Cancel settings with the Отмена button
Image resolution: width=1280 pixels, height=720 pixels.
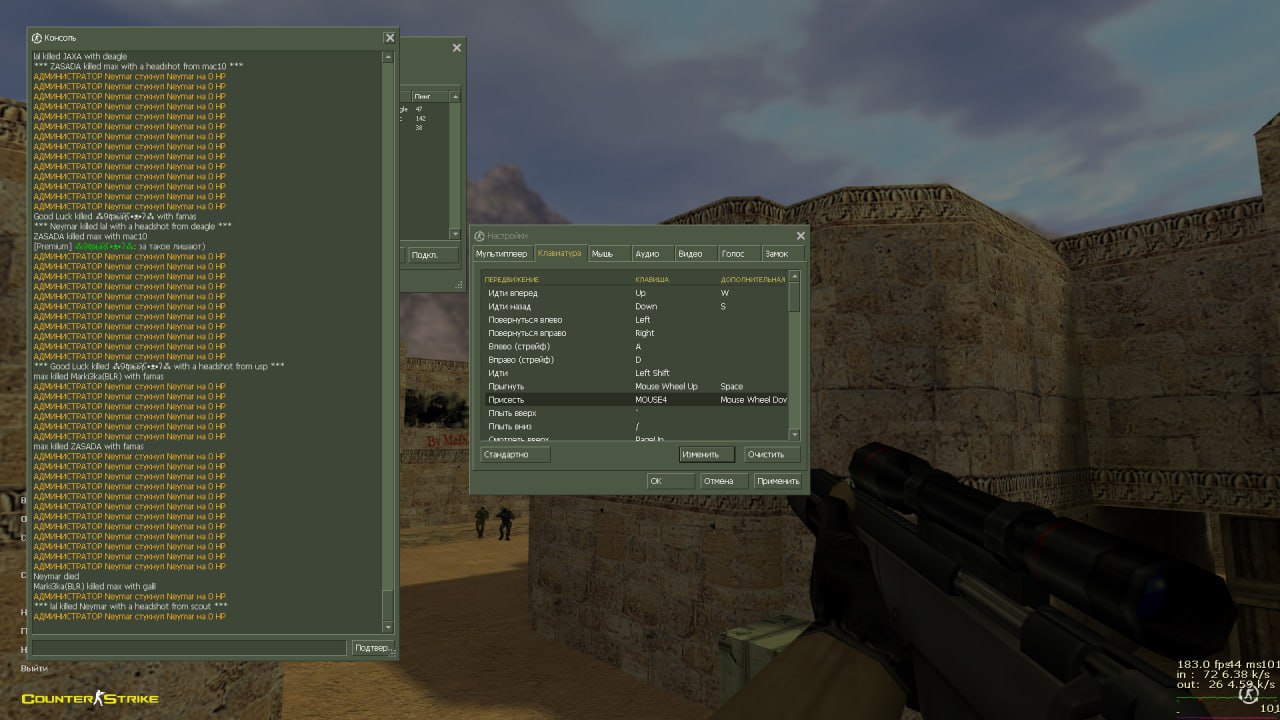[x=718, y=481]
